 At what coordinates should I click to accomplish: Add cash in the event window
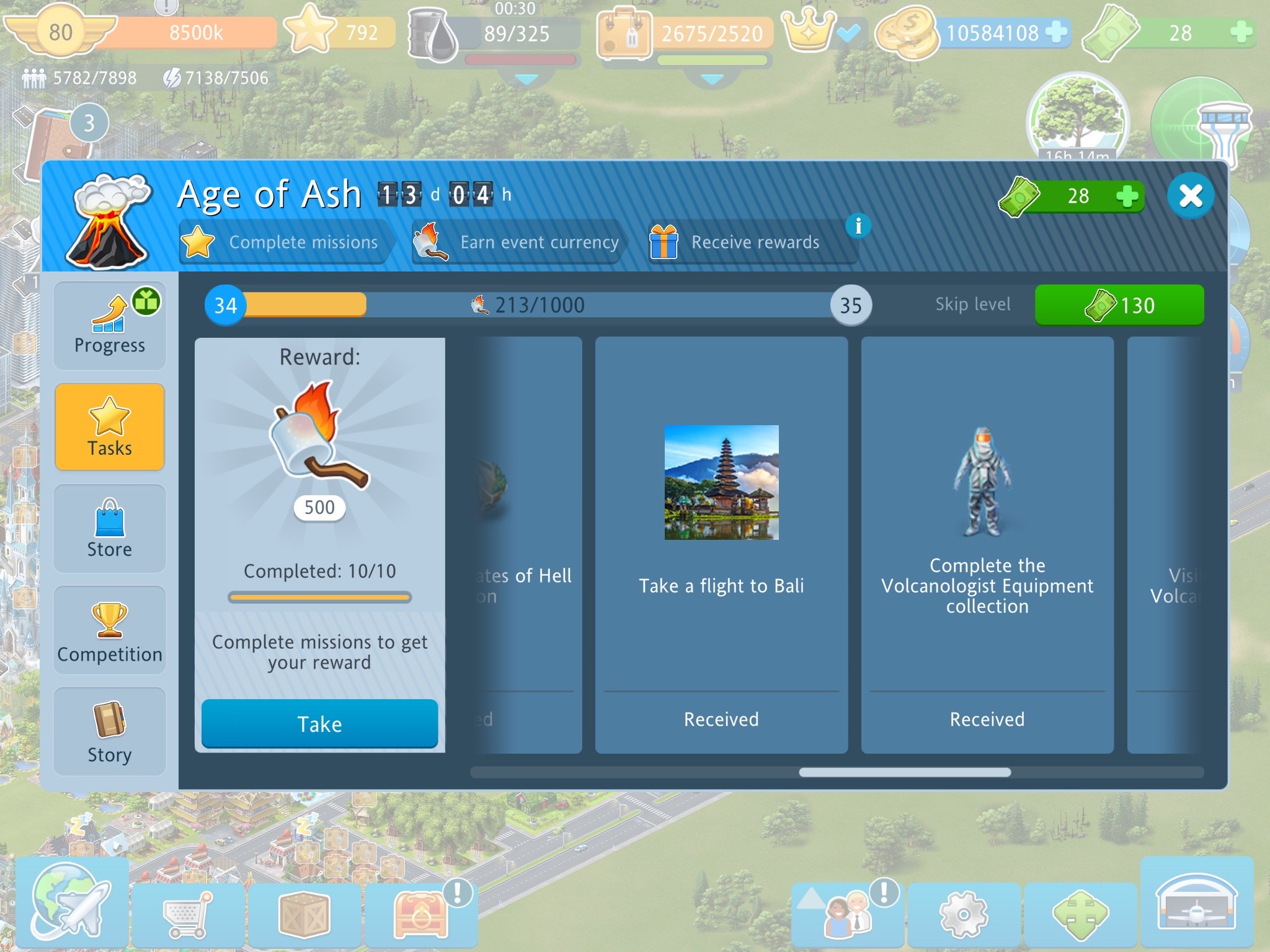coord(1127,196)
